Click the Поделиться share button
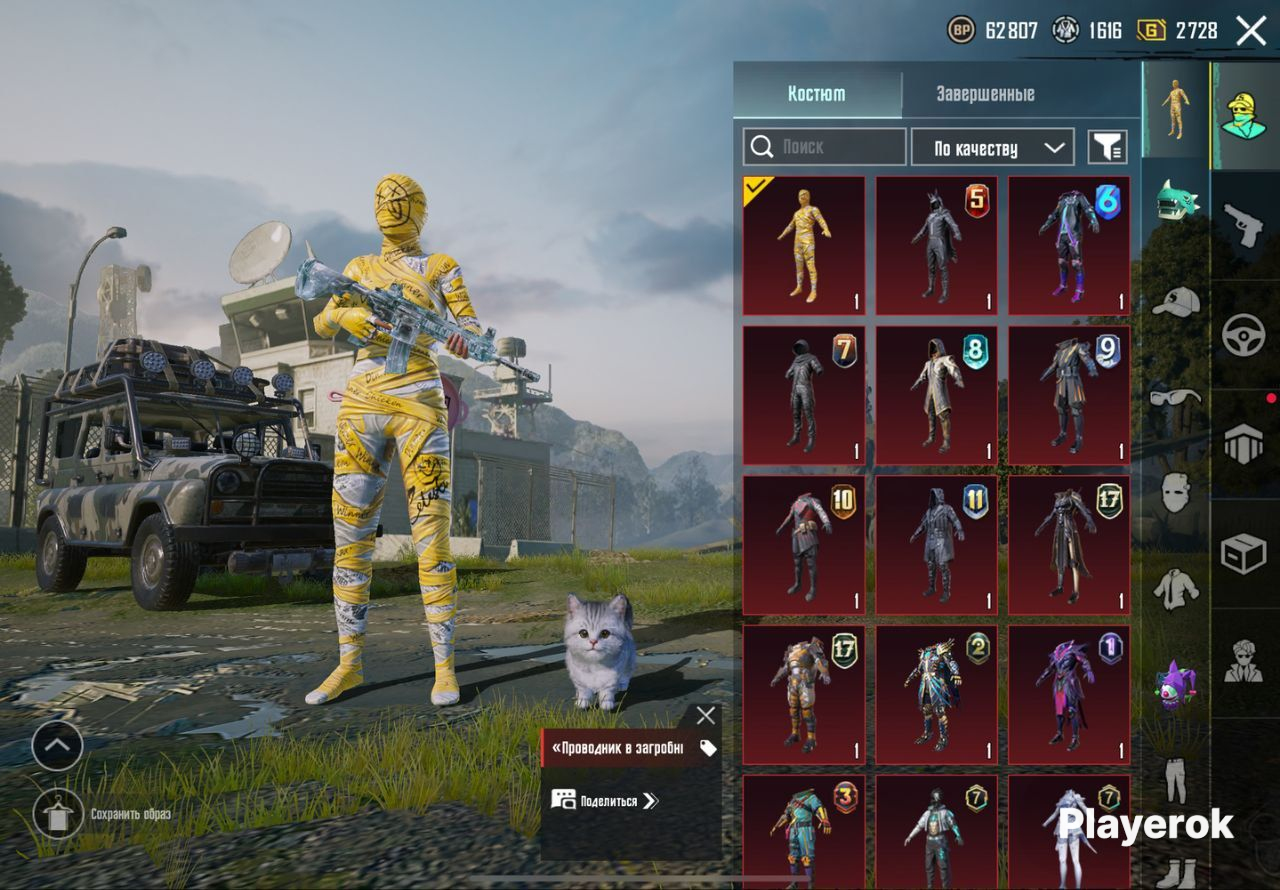 (x=606, y=800)
